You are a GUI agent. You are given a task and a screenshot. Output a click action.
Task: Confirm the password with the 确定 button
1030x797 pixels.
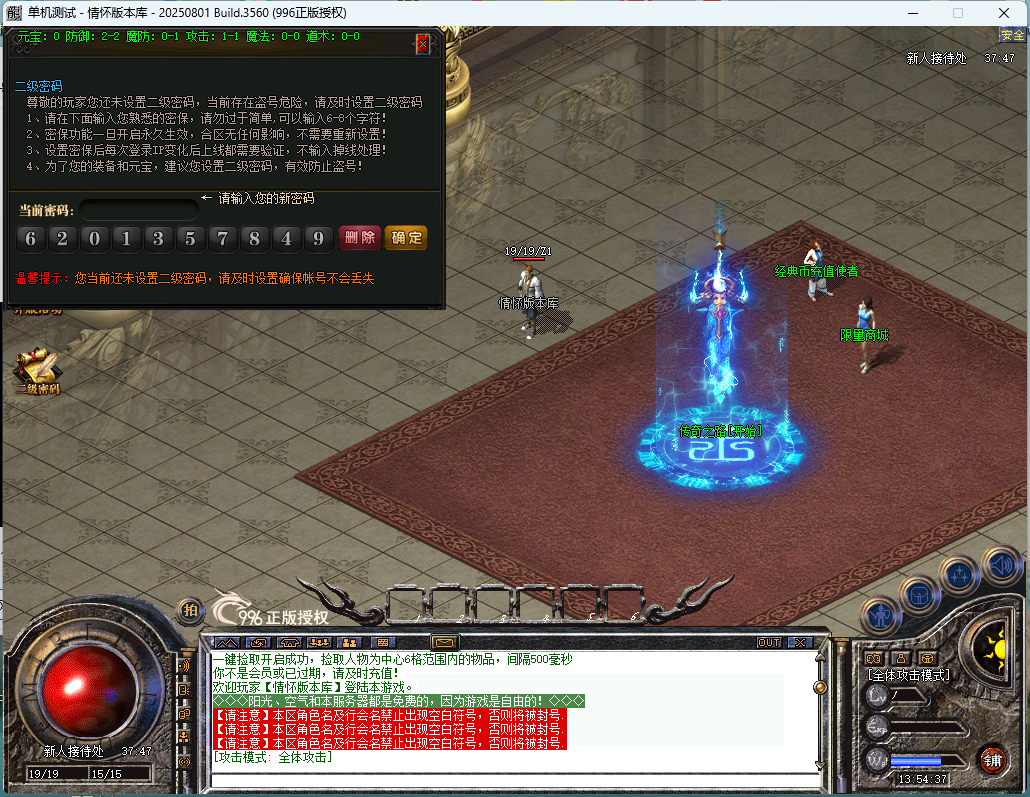tap(406, 238)
